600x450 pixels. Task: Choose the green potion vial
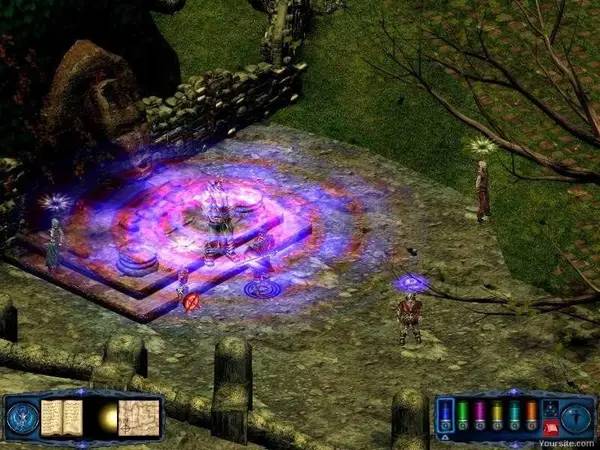click(463, 411)
